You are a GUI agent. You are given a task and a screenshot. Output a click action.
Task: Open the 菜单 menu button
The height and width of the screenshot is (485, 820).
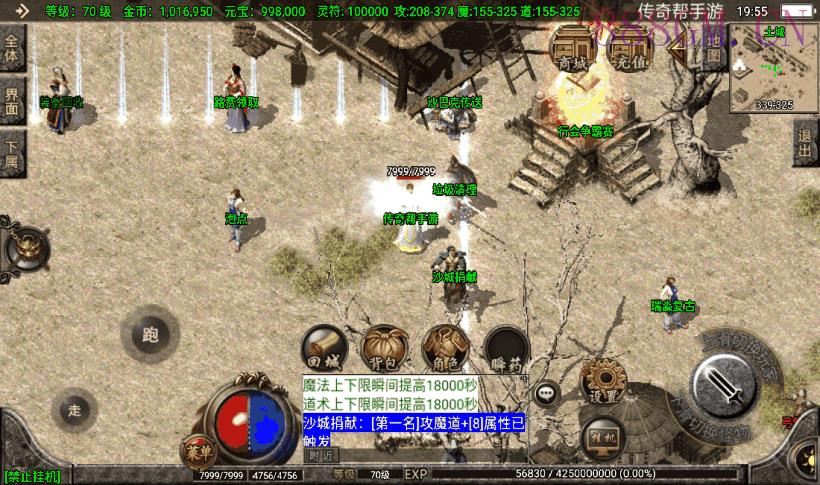point(197,450)
